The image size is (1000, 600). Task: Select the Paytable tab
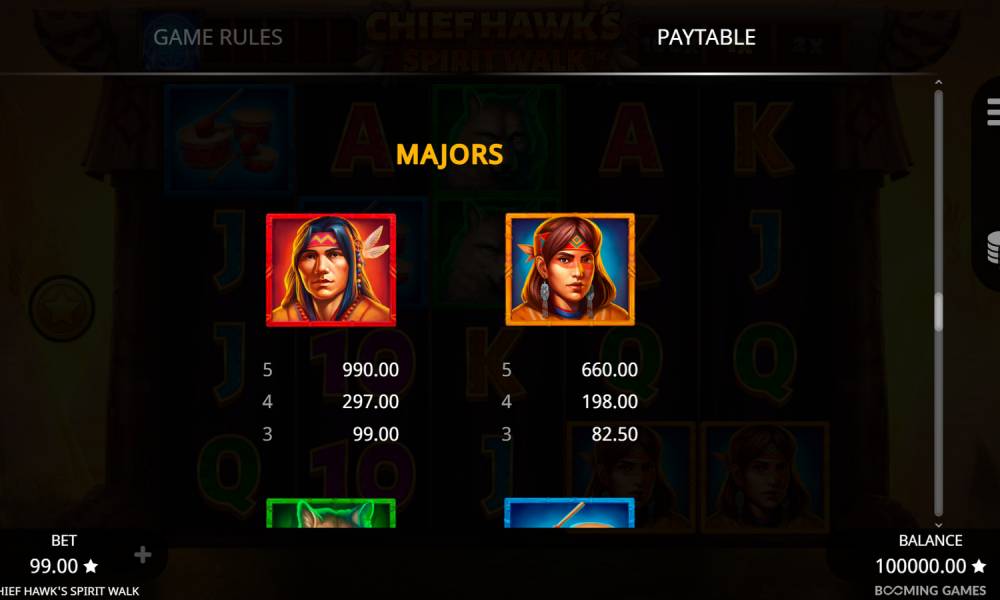[706, 38]
